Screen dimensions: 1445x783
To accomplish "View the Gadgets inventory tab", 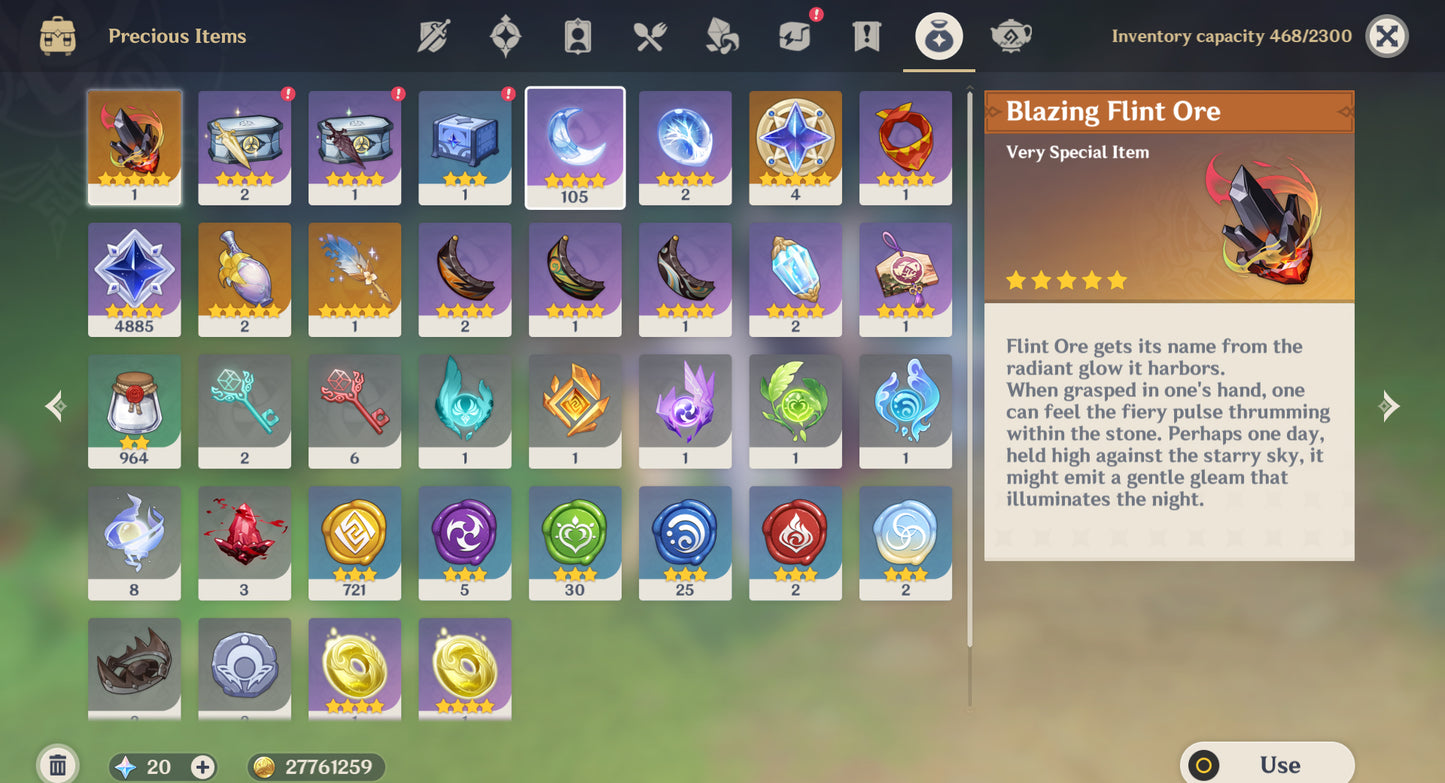I will pos(794,35).
